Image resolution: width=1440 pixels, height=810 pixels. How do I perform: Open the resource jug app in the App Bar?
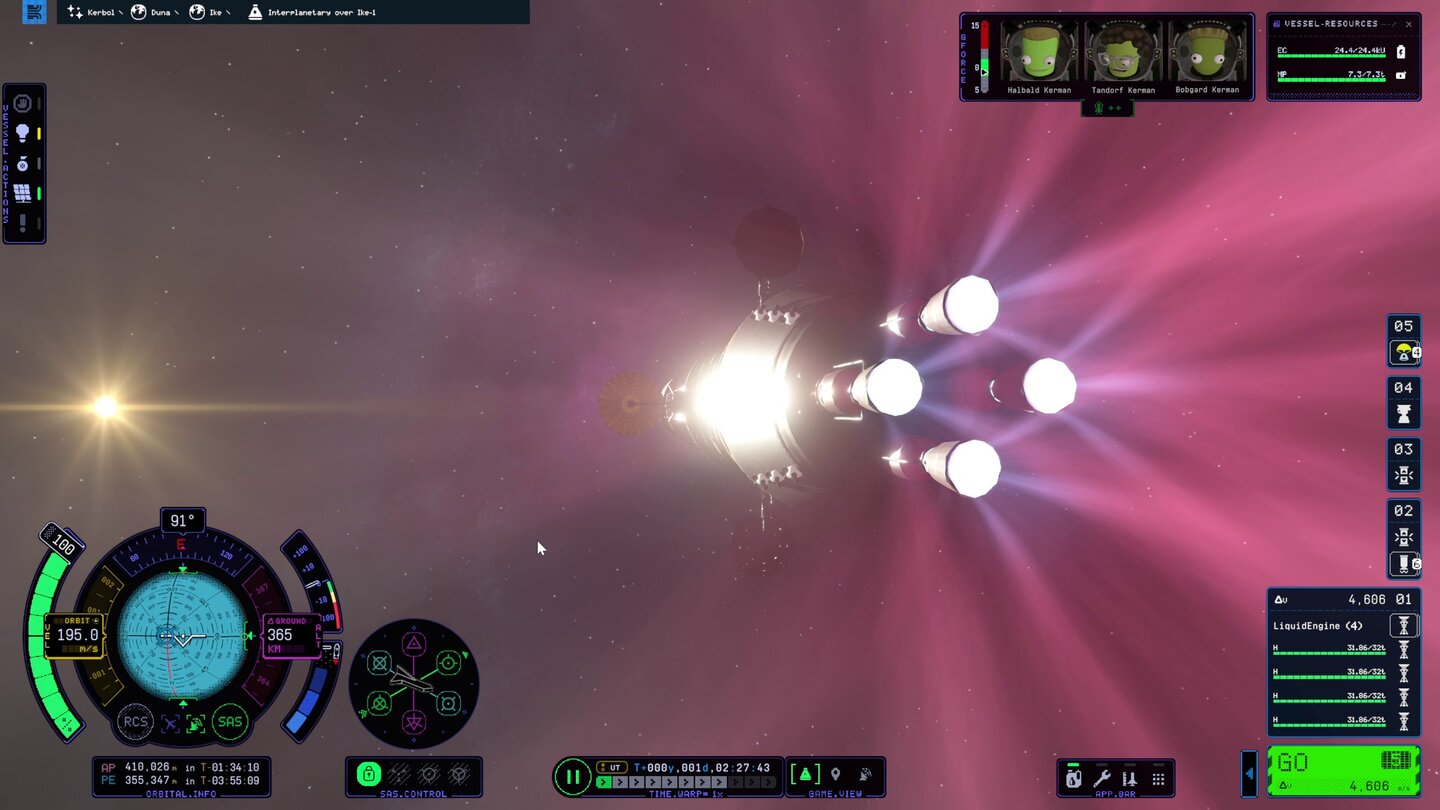coord(1073,778)
